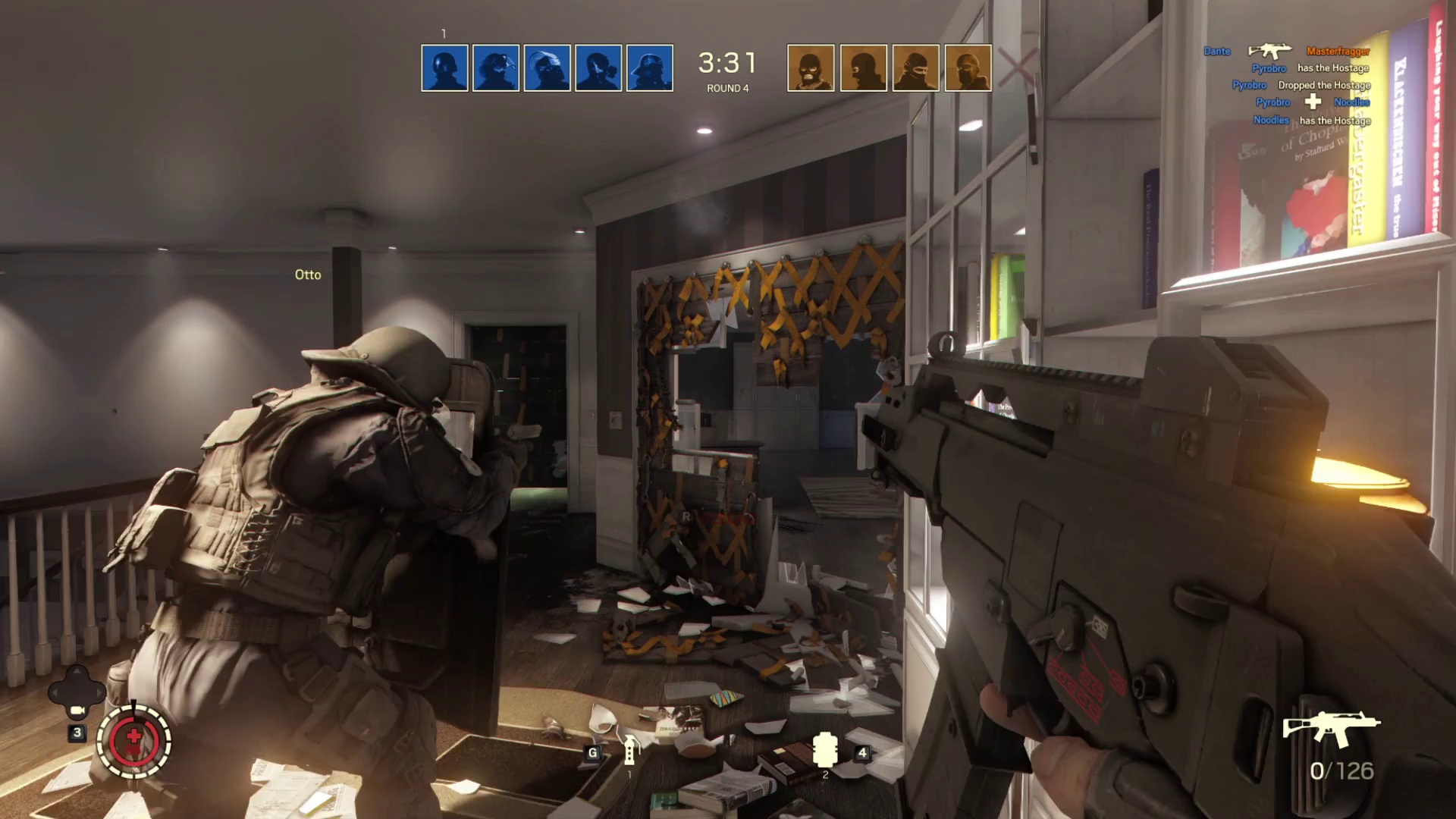Click Masterfragger in the killfeed
This screenshot has width=1456, height=819.
click(x=1338, y=51)
